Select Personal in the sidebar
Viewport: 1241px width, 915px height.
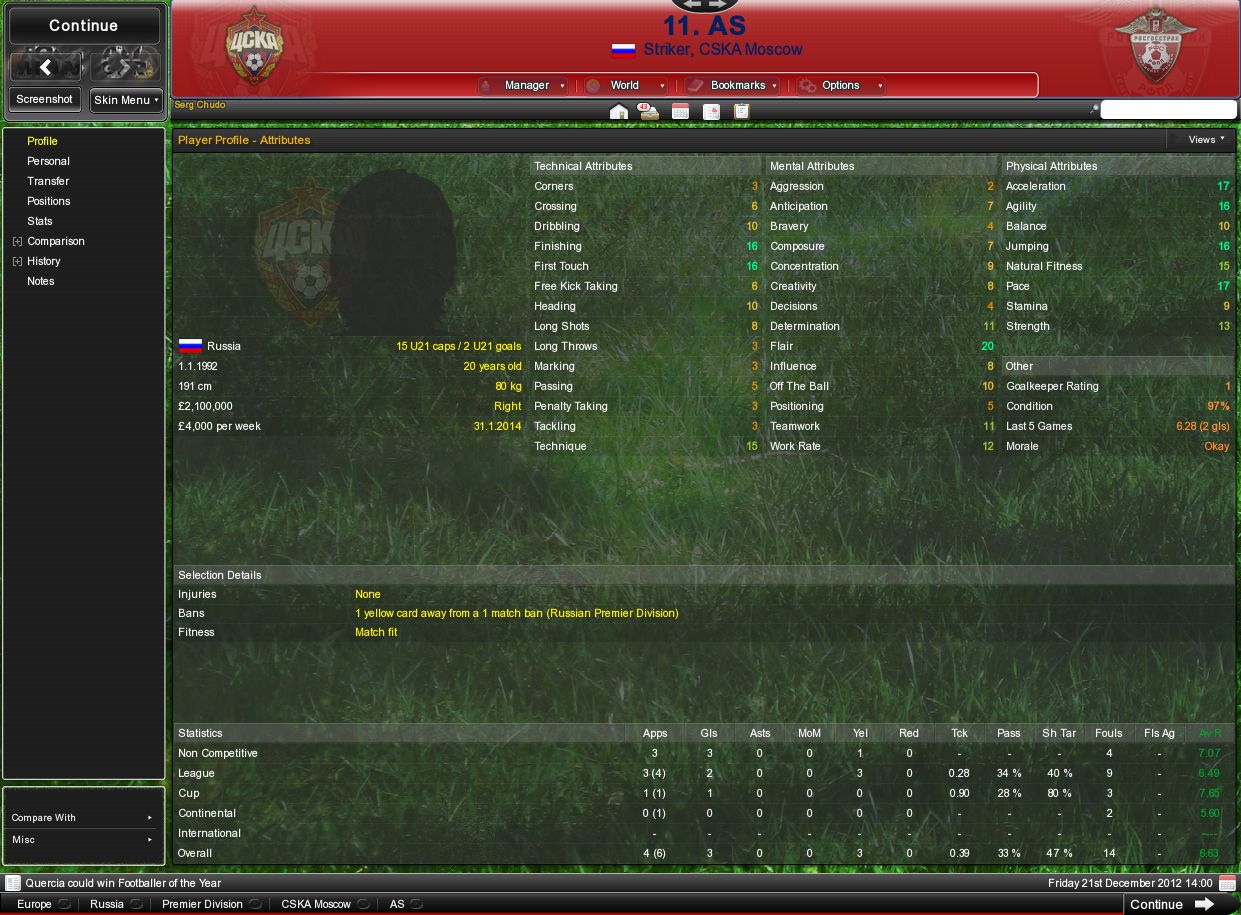(x=48, y=161)
